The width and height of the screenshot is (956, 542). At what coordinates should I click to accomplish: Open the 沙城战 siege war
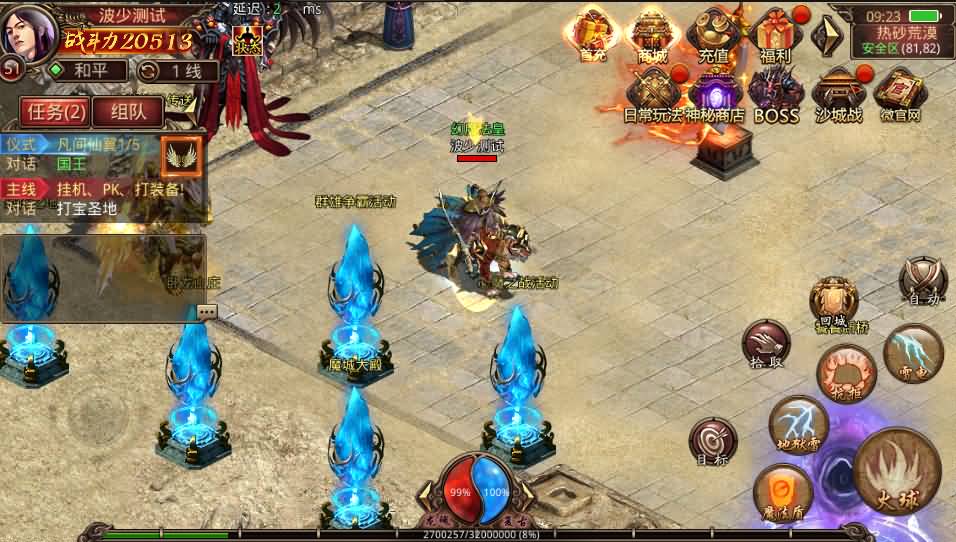click(x=838, y=95)
